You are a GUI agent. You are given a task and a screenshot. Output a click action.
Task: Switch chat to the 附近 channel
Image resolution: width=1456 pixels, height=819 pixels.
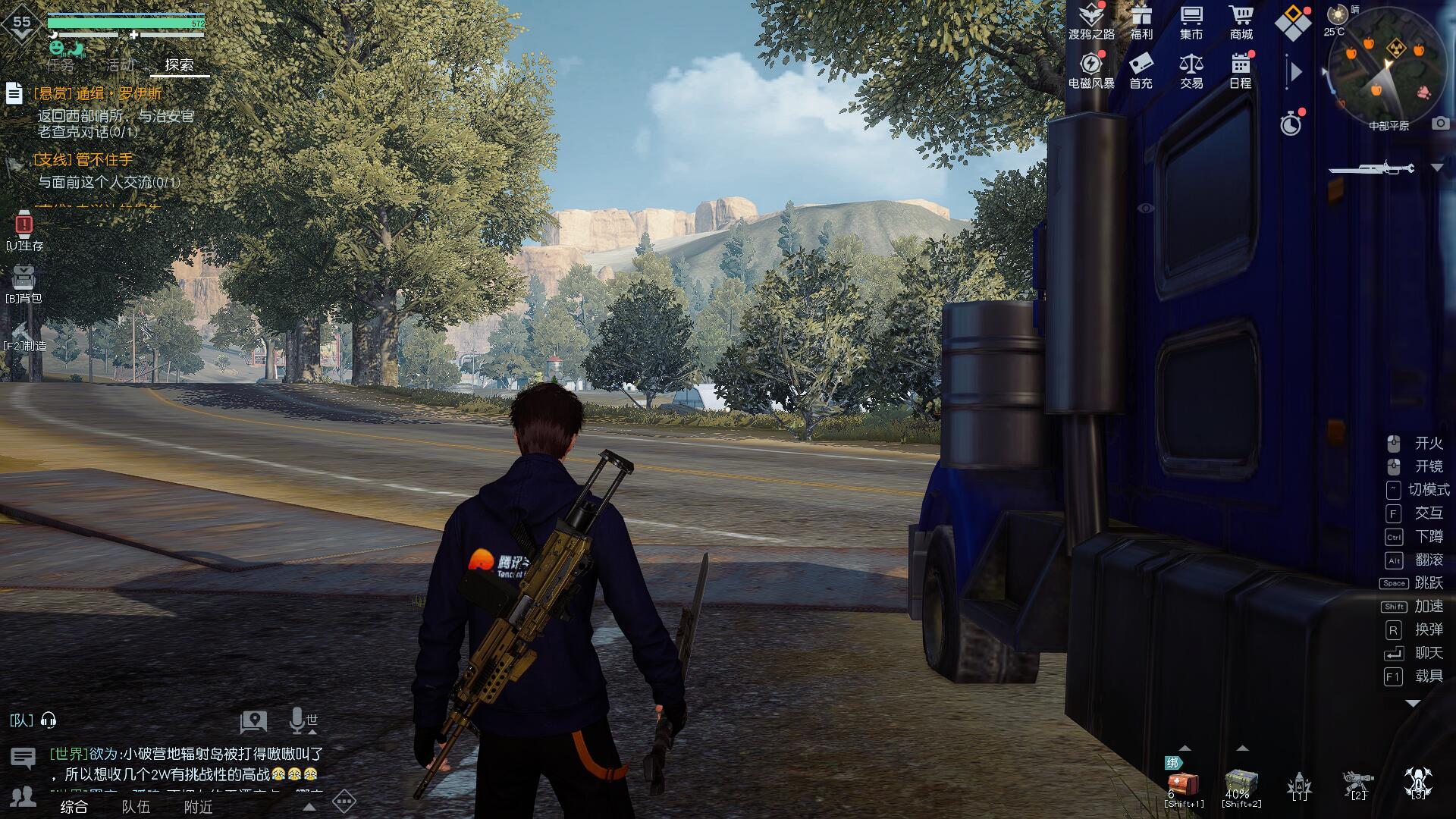tap(199, 807)
